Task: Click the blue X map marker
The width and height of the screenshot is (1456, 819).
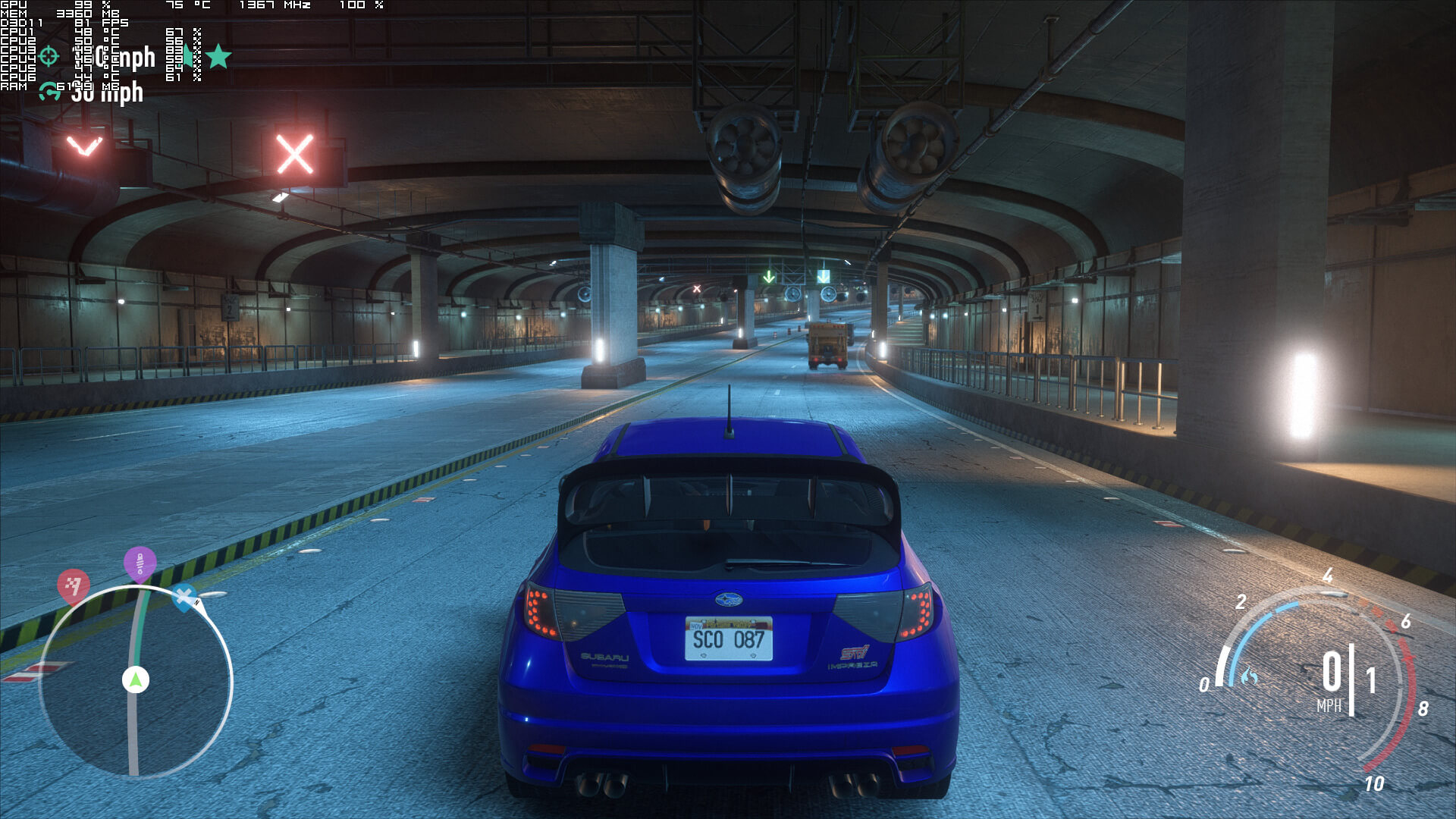Action: [184, 597]
